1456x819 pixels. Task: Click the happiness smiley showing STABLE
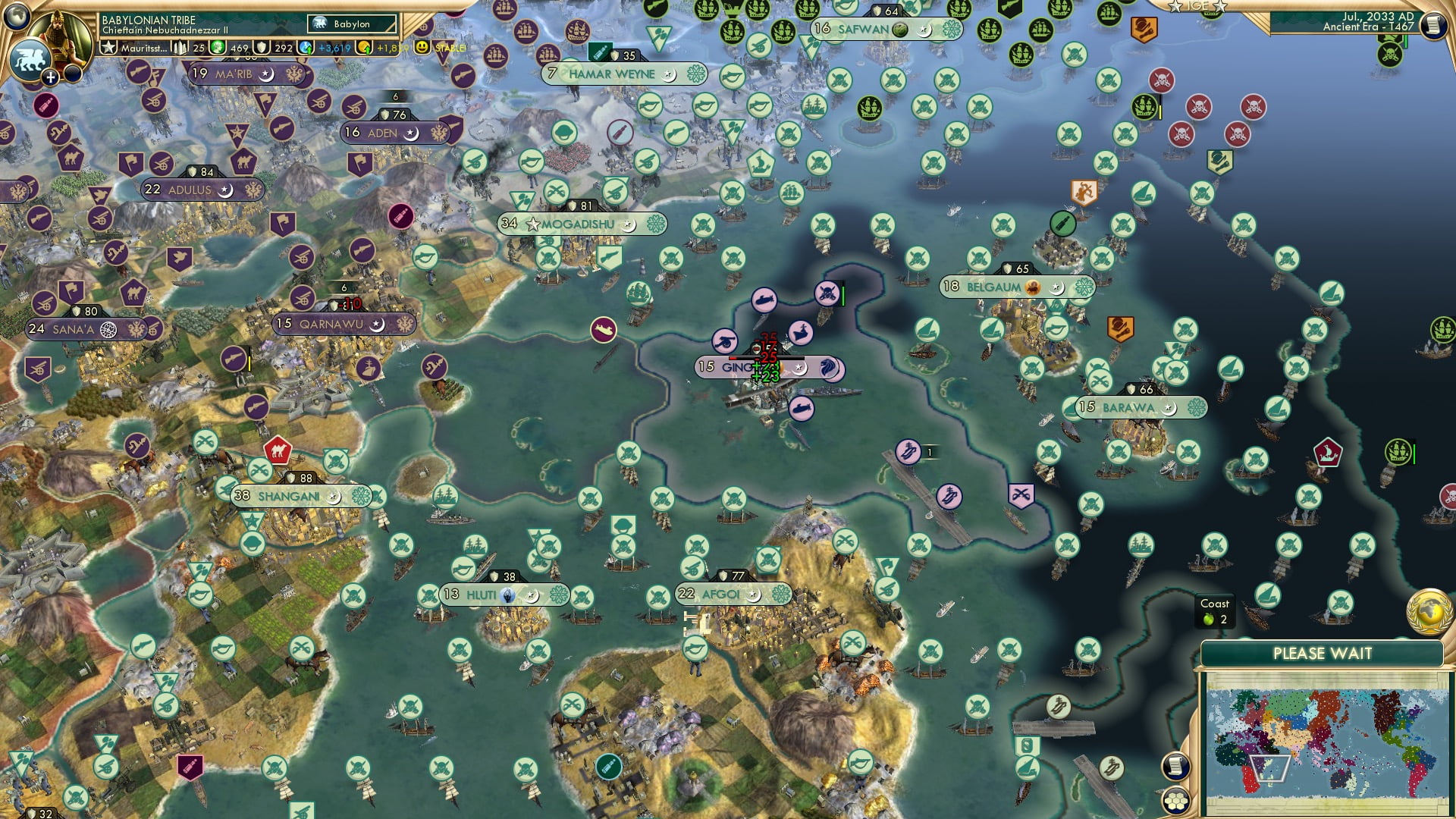[422, 46]
